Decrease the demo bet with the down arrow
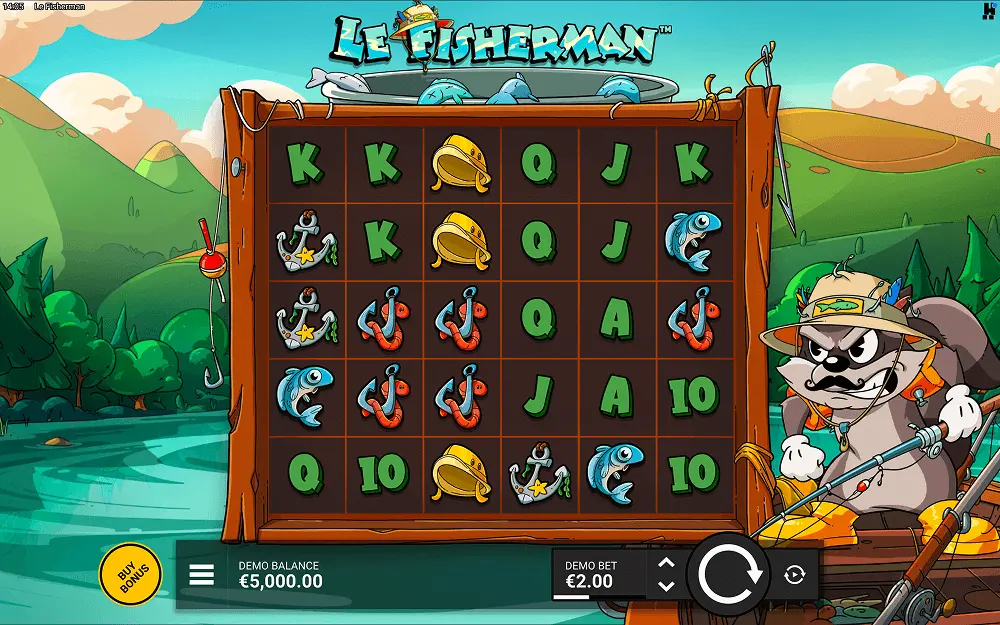 [667, 586]
